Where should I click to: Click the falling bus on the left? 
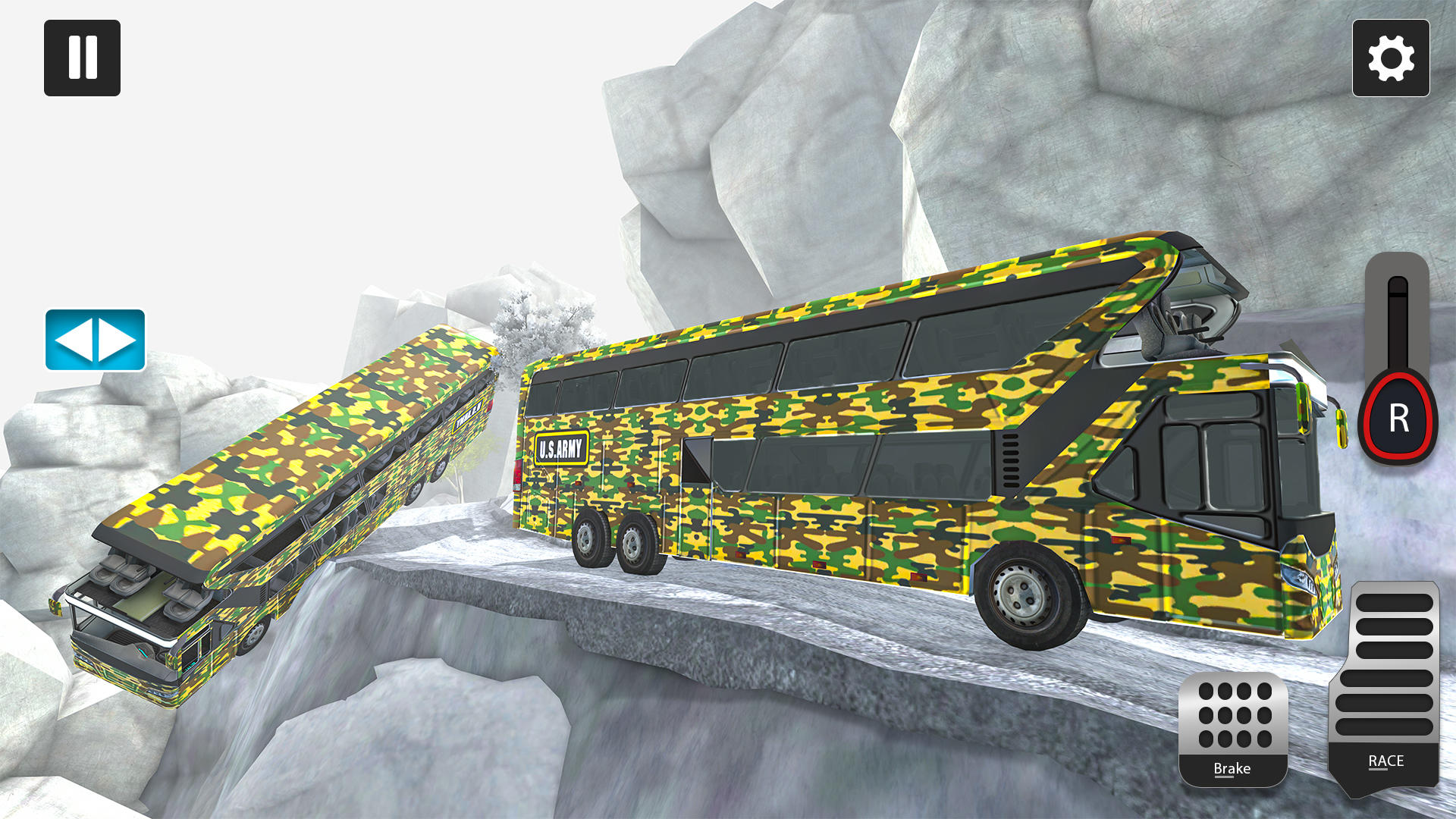(288, 493)
